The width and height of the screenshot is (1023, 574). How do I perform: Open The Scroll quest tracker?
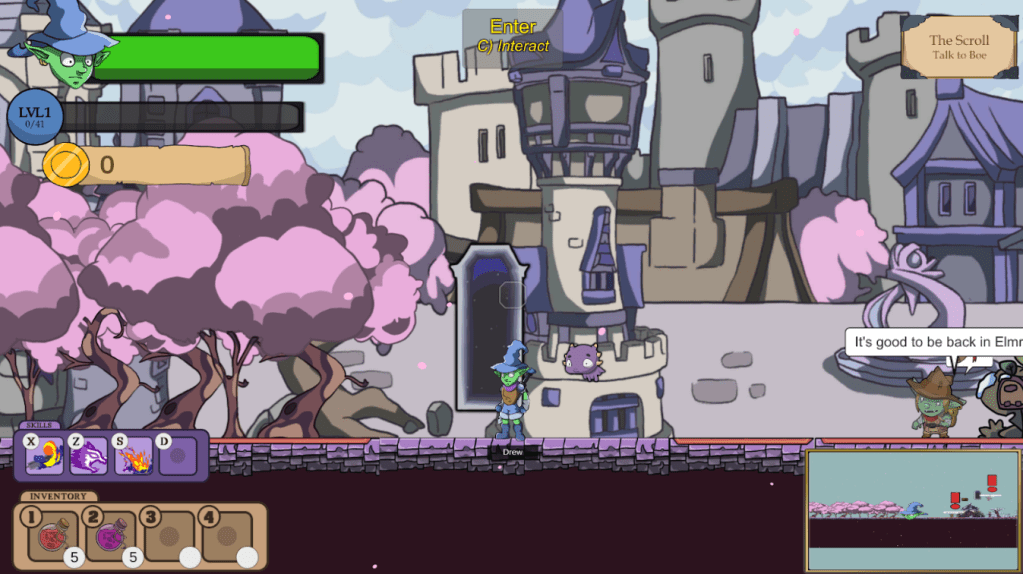click(958, 46)
